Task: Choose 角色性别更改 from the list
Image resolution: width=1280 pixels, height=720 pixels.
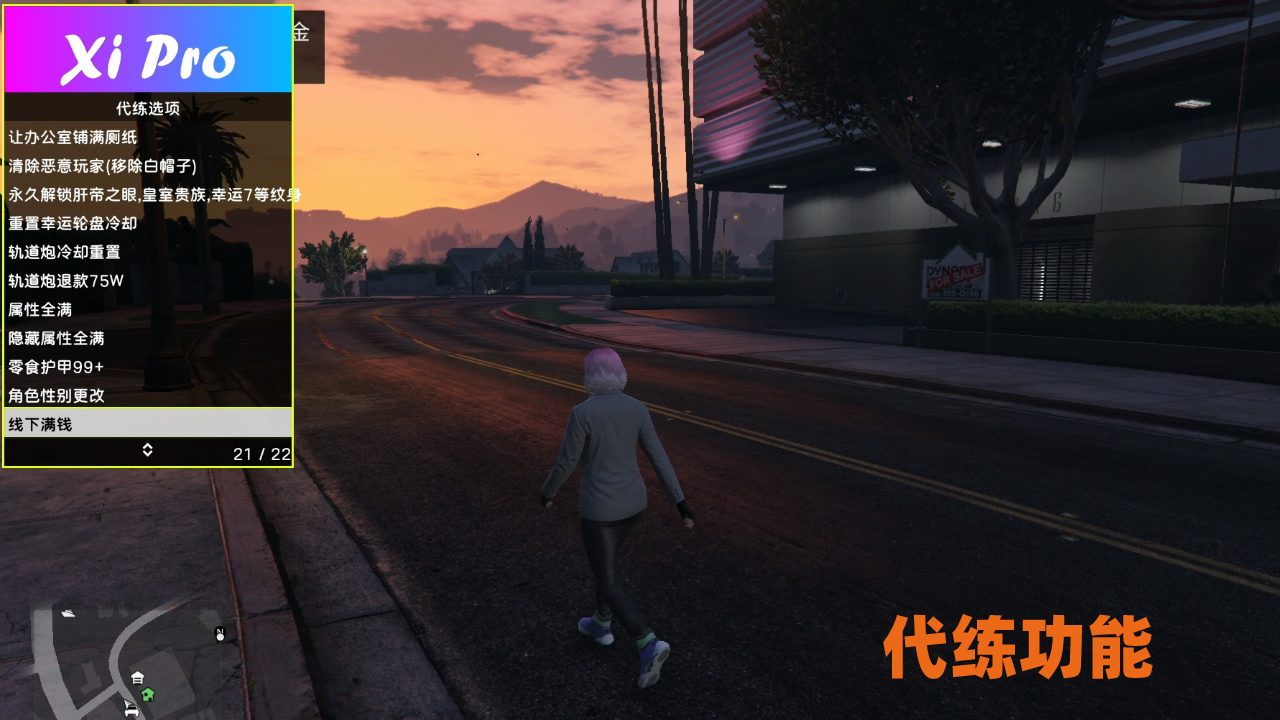Action: [x=148, y=395]
